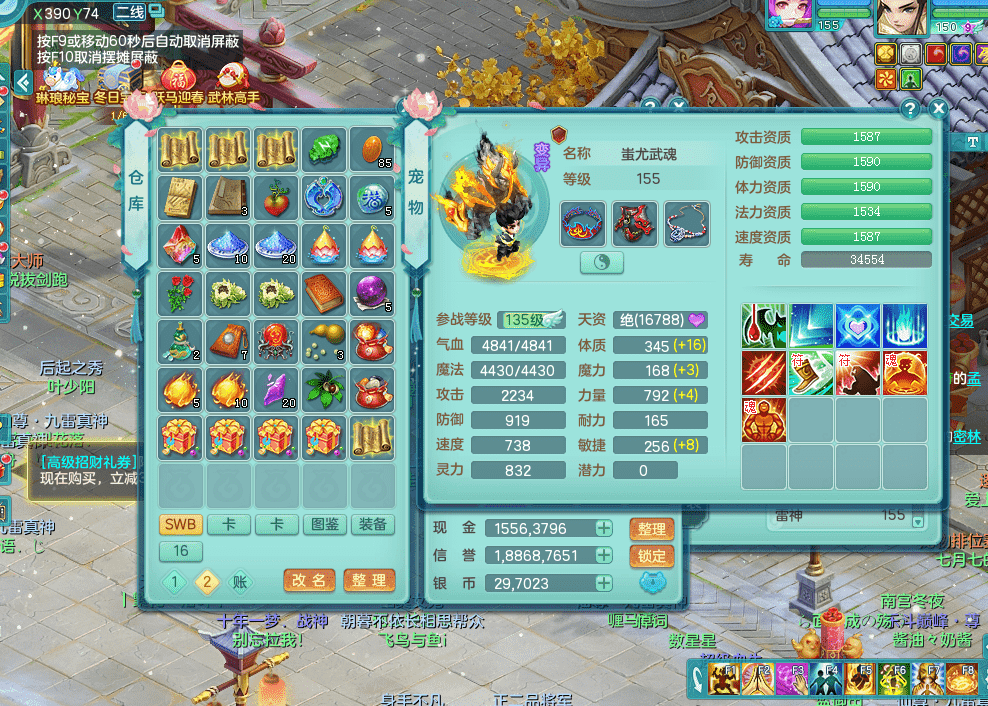Click the plus button beside 现金
The image size is (988, 706).
pyautogui.click(x=604, y=528)
